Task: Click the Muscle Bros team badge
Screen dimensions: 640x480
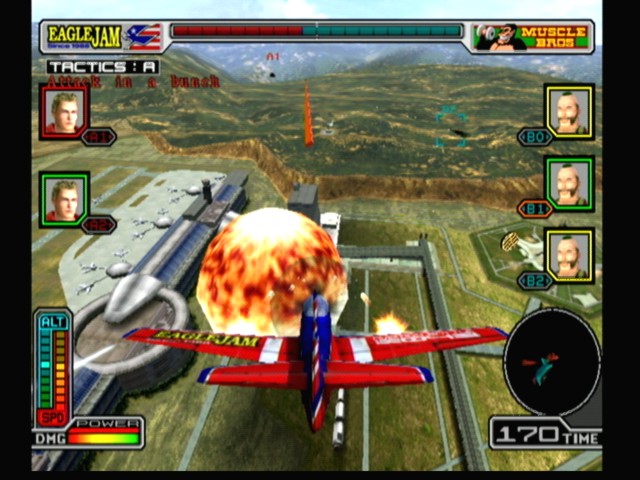Action: click(x=531, y=37)
